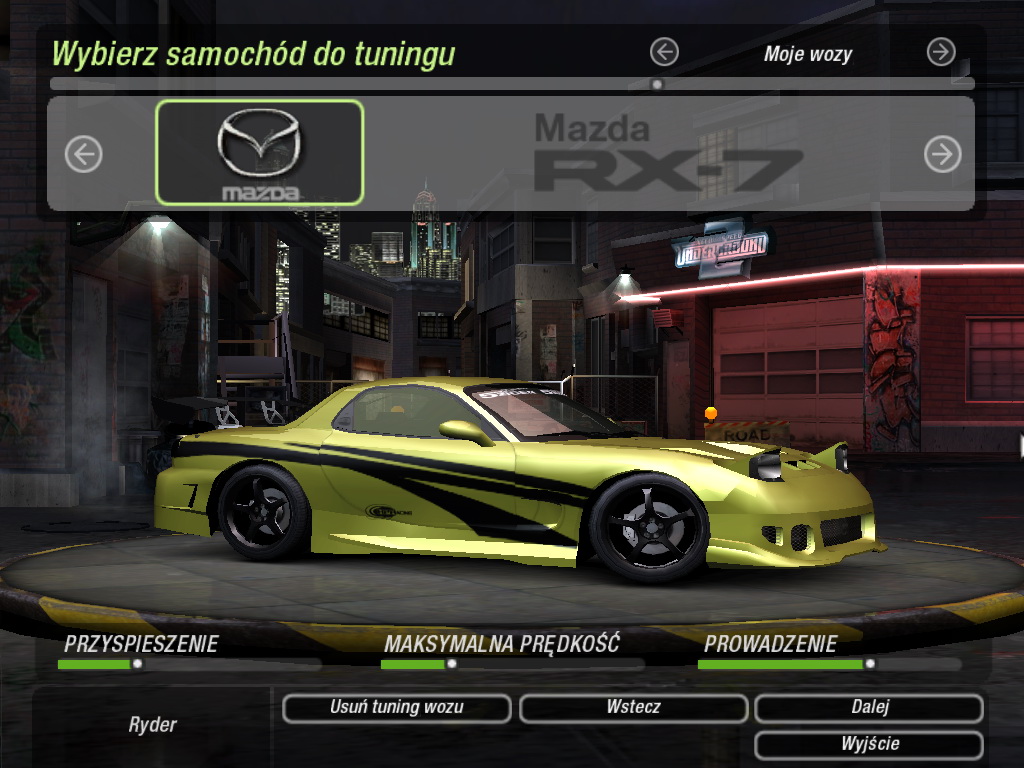Switch category left of 'Moje wozy'
This screenshot has width=1024, height=768.
coord(664,52)
